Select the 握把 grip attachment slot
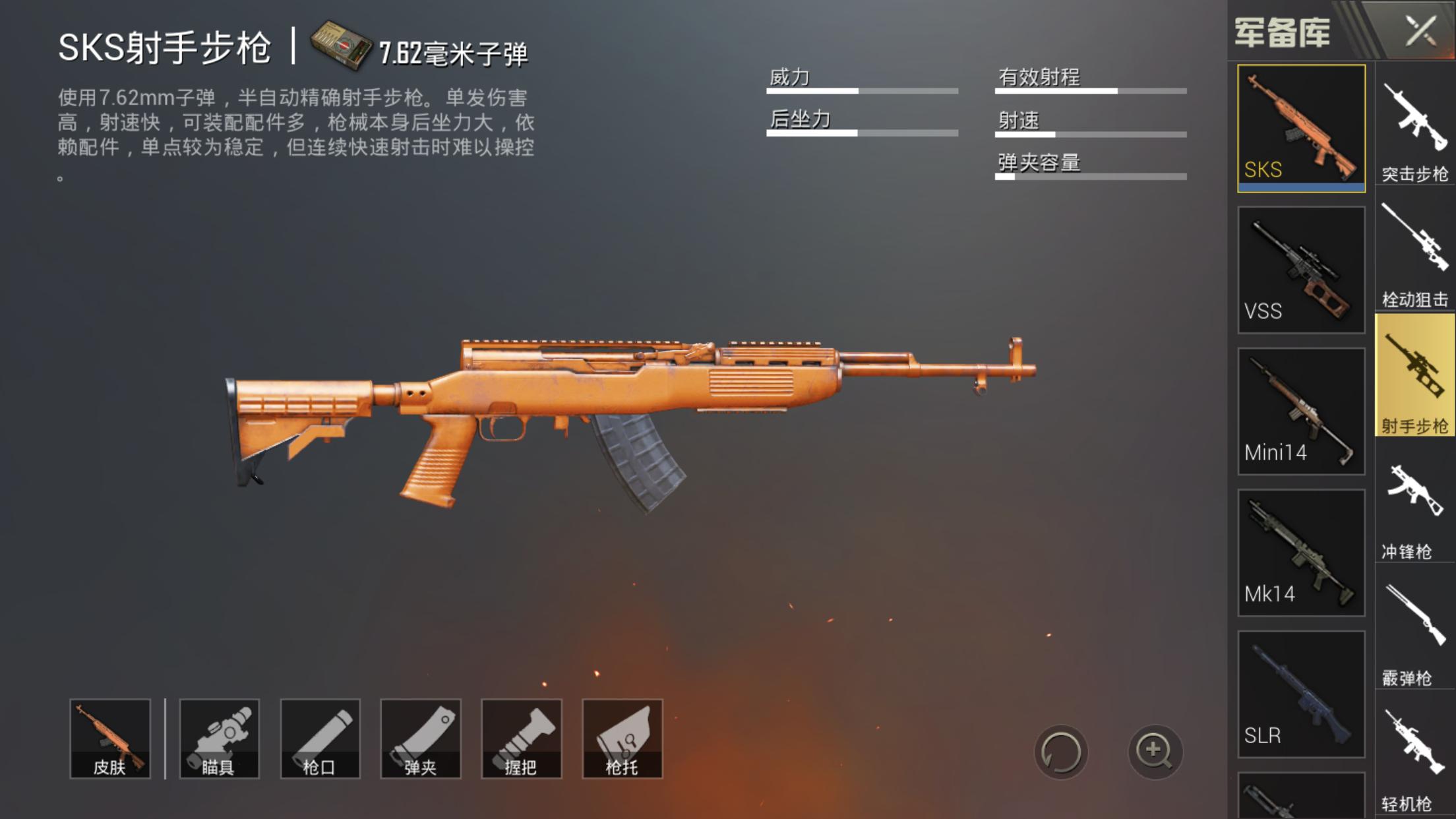 tap(523, 738)
